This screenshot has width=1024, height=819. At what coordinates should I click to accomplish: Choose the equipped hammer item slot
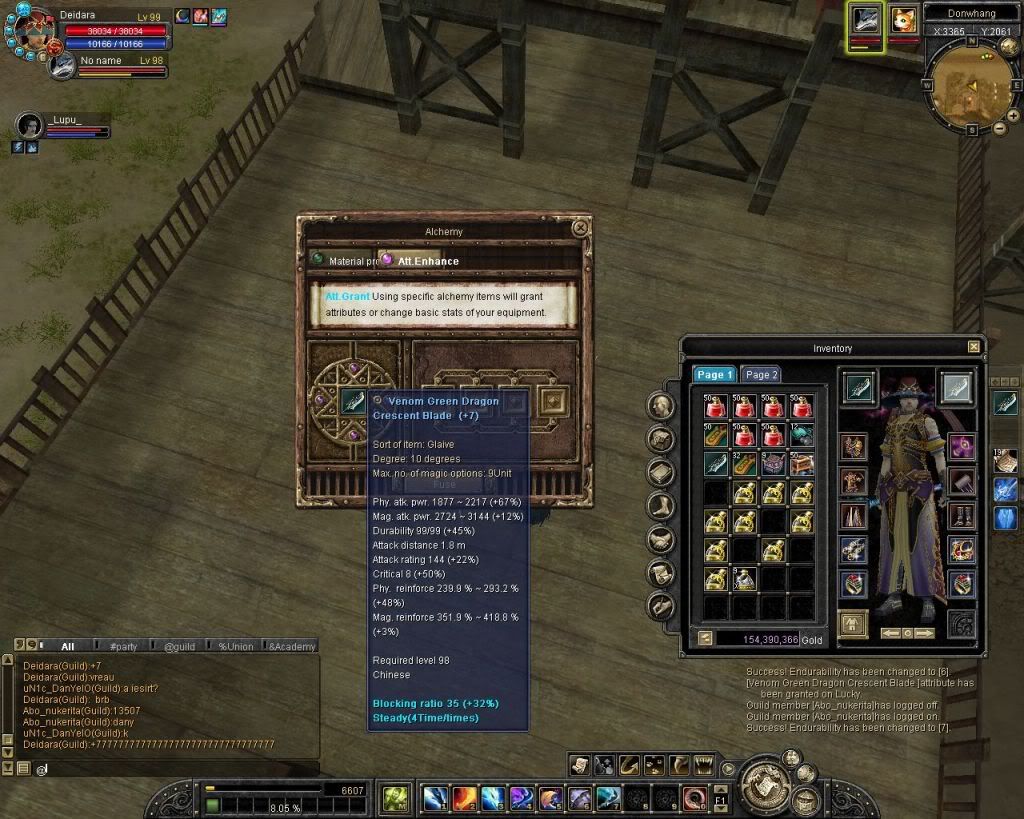pos(961,482)
